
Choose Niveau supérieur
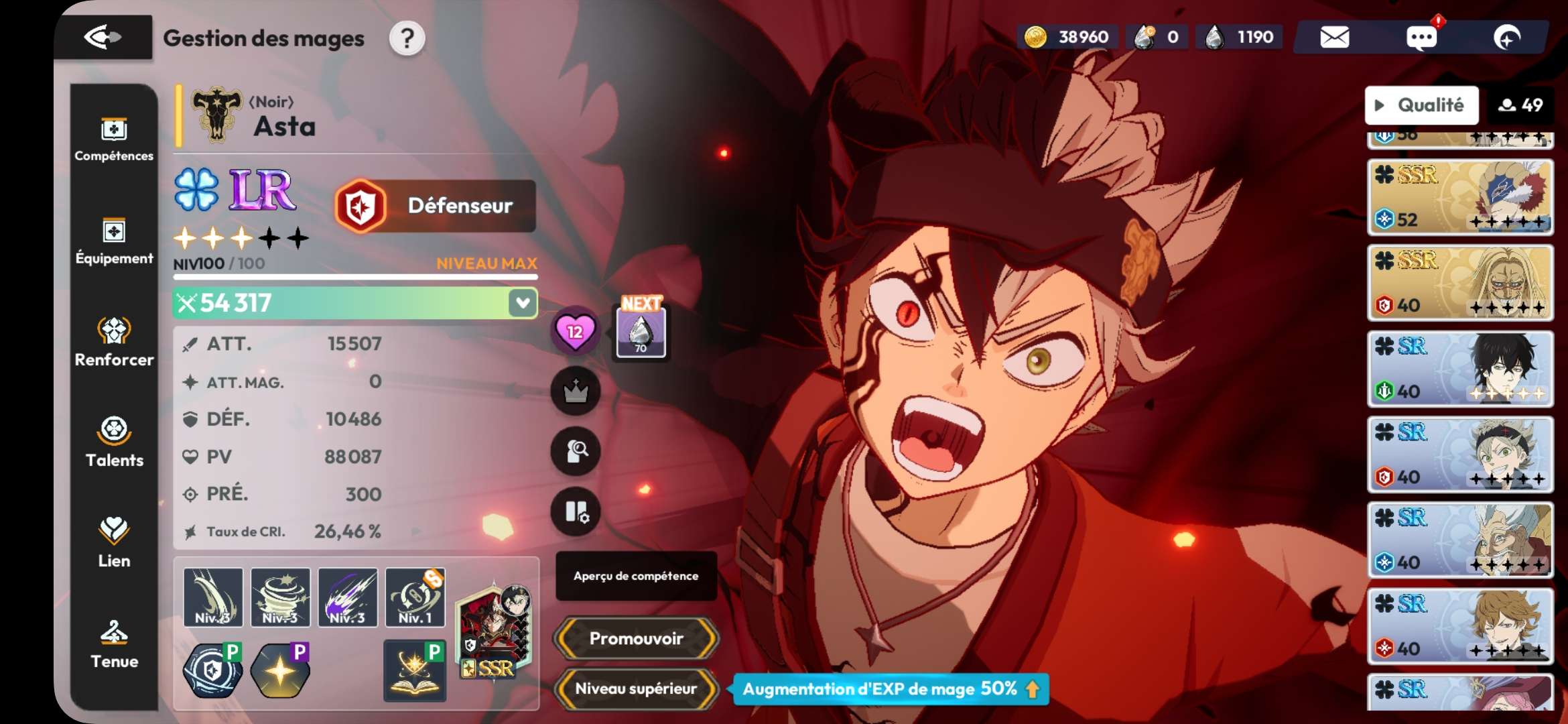pyautogui.click(x=636, y=688)
